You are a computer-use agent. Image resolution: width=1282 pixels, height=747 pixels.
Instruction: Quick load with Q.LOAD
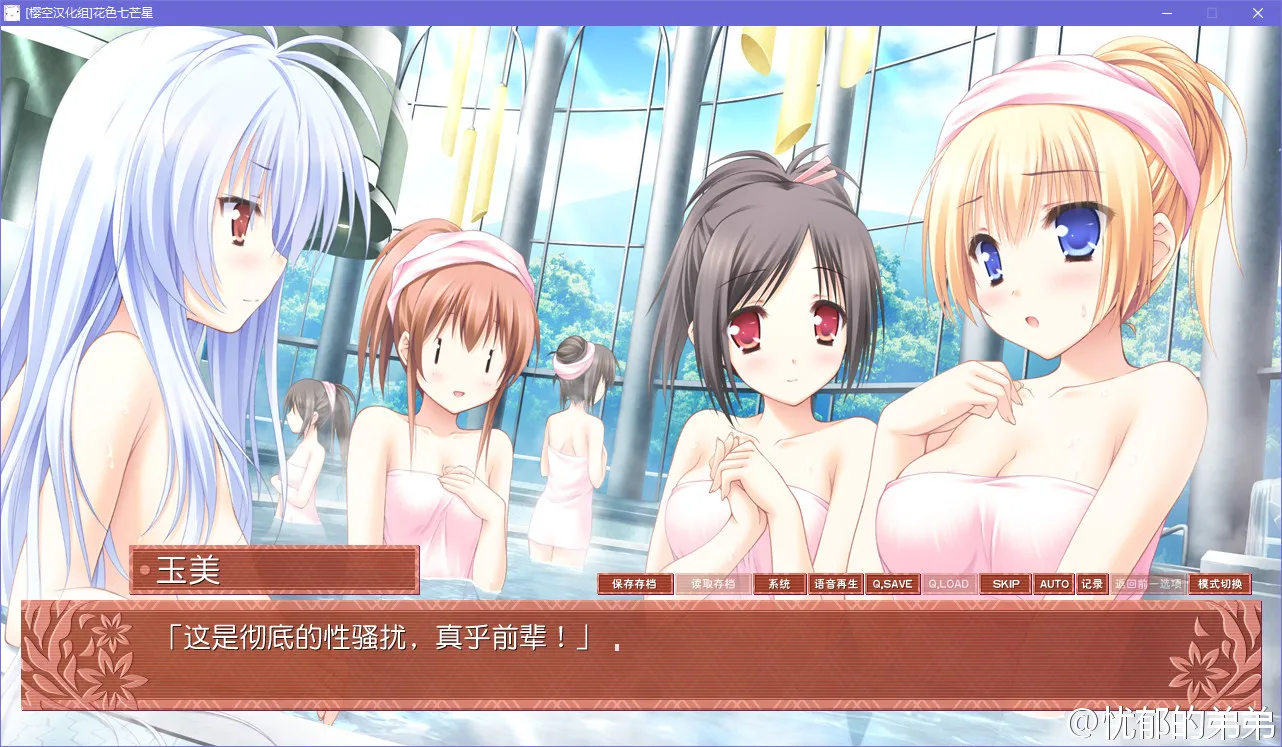coord(949,584)
